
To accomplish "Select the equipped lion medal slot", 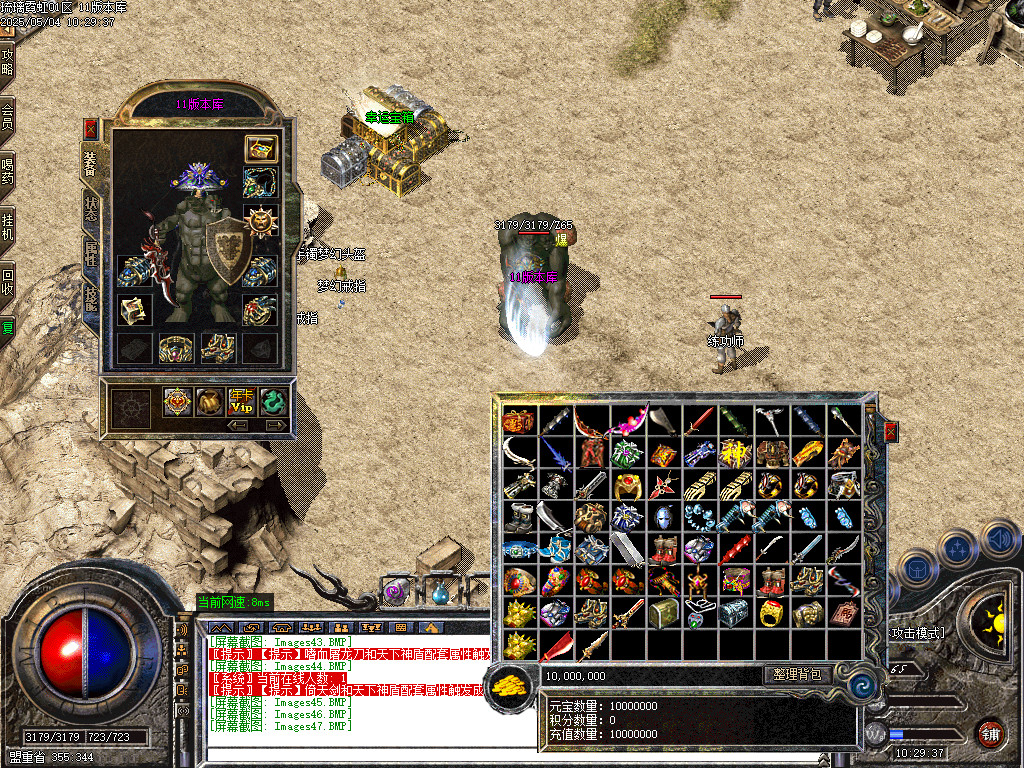I will [261, 219].
